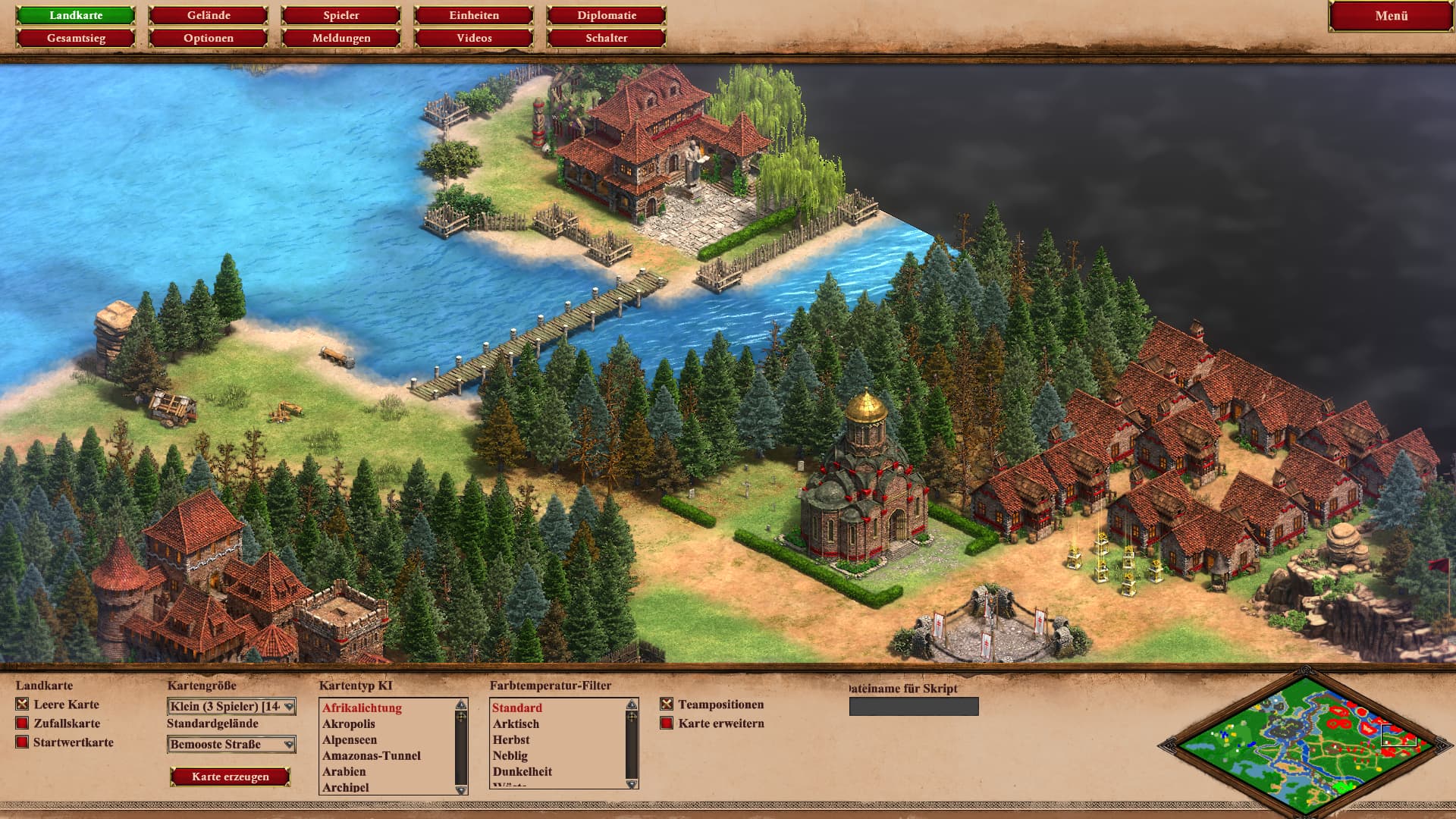This screenshot has width=1456, height=819.
Task: Toggle the Teampositionen checkbox
Action: coord(667,704)
